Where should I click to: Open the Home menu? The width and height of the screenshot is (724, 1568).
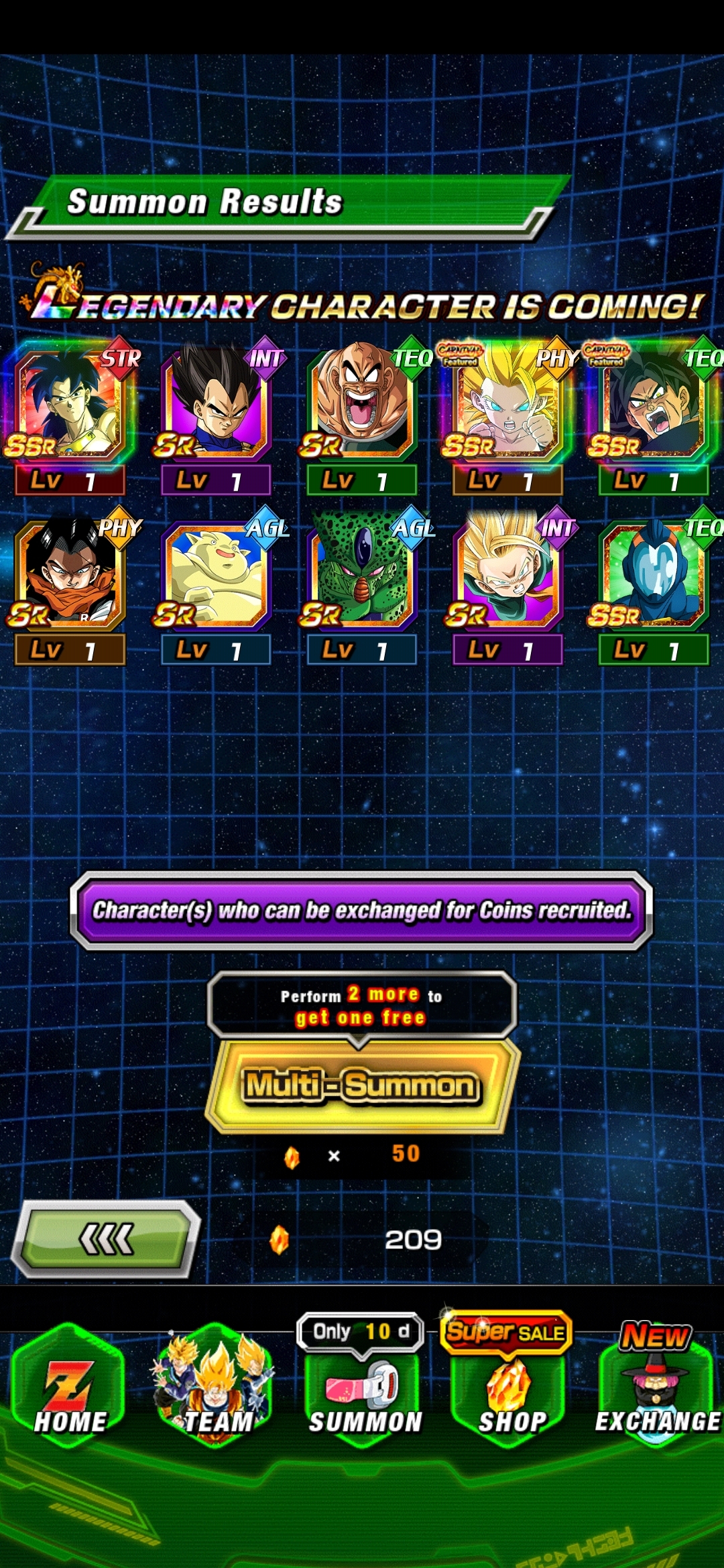click(x=70, y=1387)
